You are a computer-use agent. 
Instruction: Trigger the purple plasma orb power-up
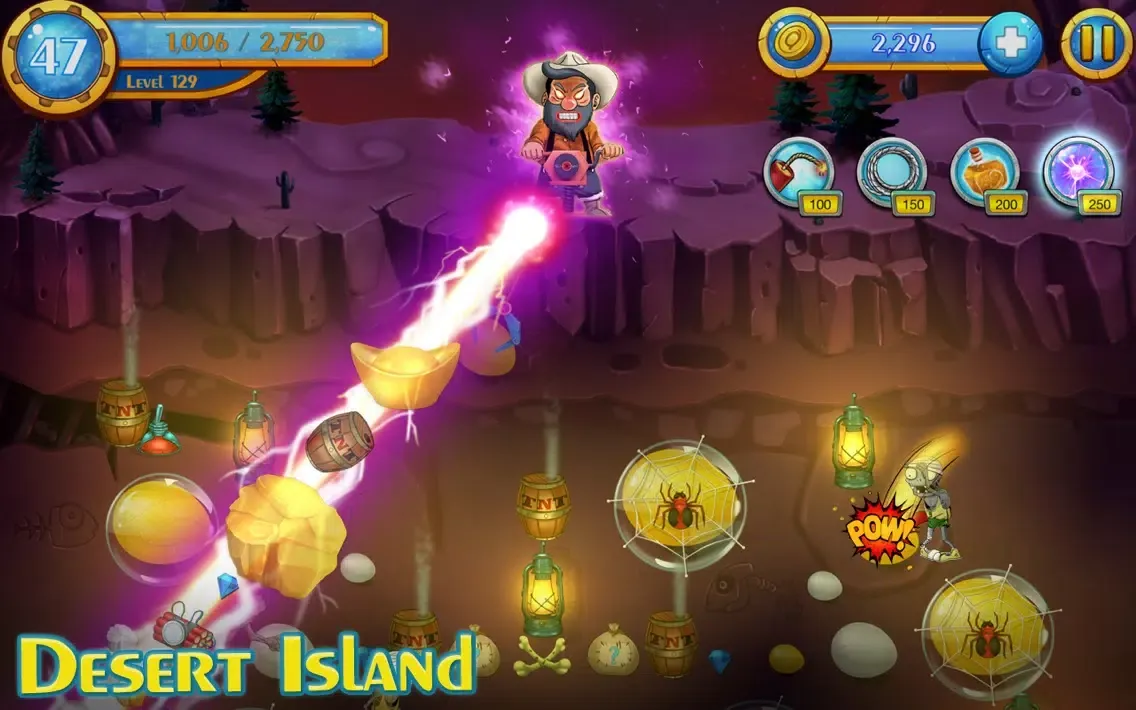[x=1077, y=172]
